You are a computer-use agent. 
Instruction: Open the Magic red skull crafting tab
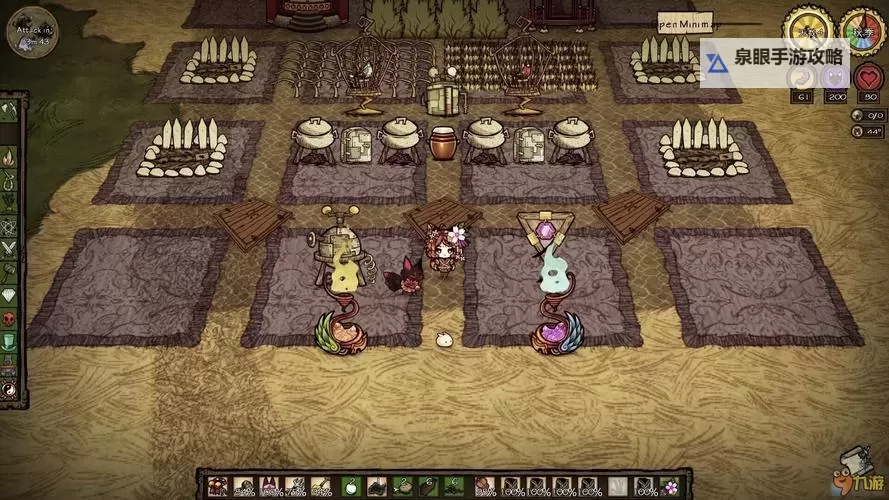click(x=9, y=318)
